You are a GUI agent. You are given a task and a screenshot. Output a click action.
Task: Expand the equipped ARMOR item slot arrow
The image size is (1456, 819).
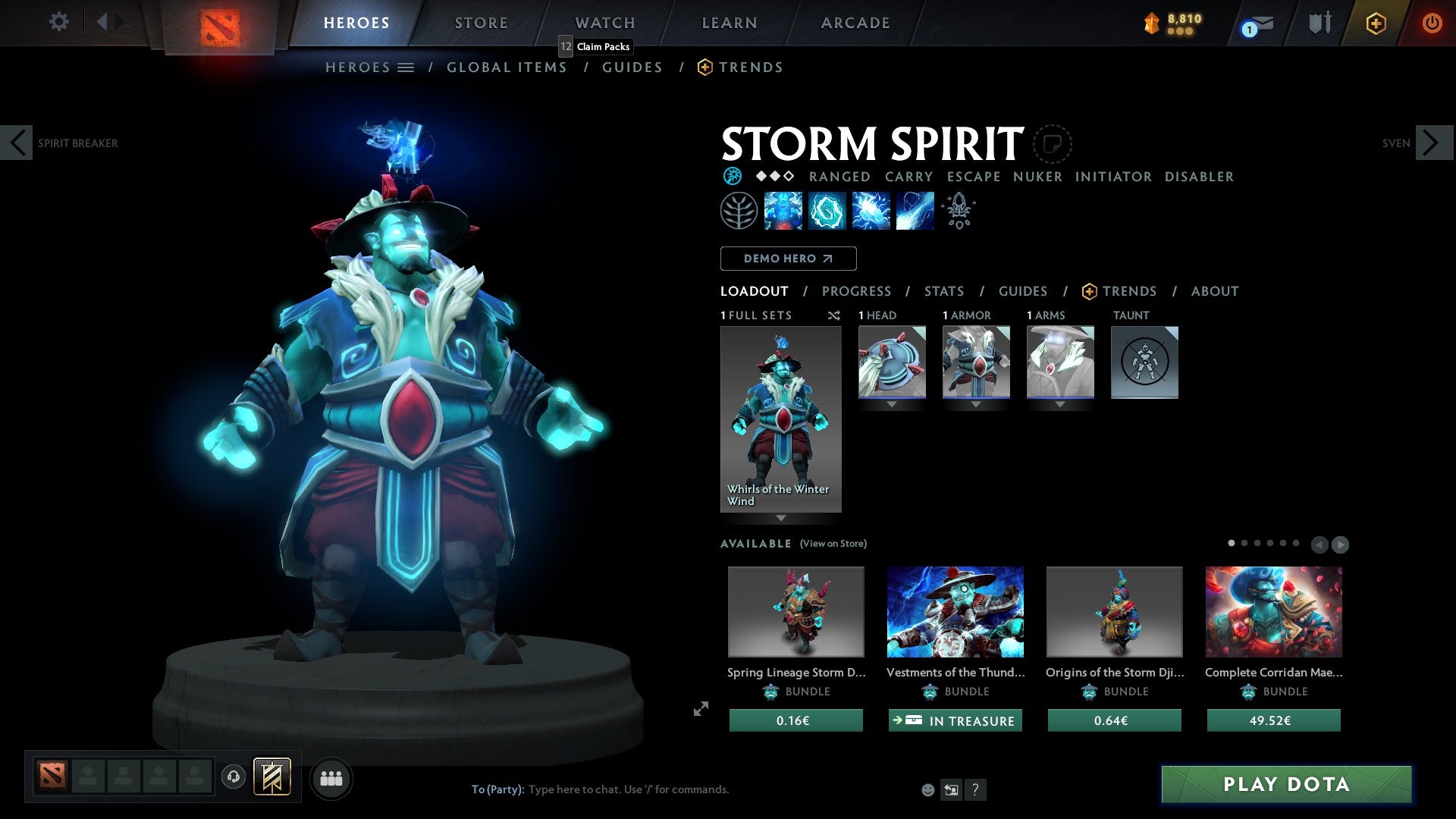pos(976,404)
